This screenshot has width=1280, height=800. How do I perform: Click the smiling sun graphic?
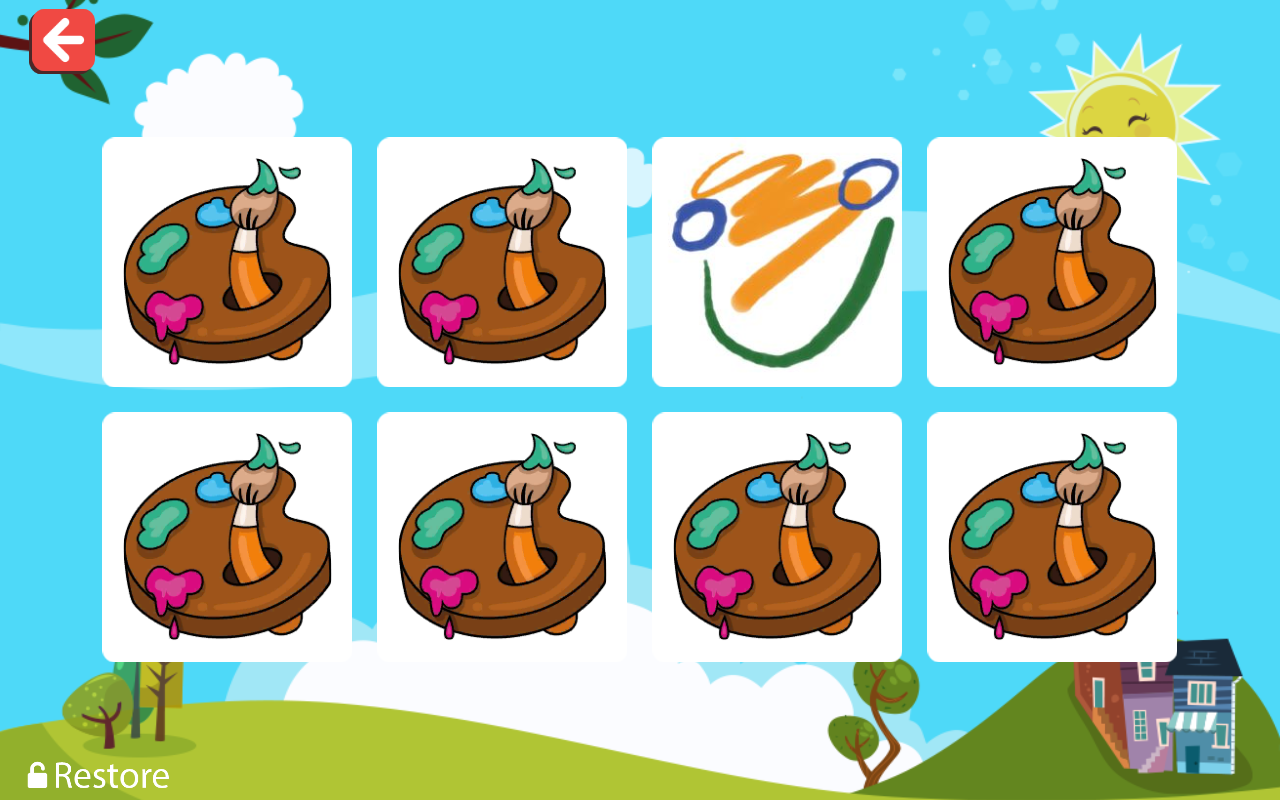click(1120, 100)
